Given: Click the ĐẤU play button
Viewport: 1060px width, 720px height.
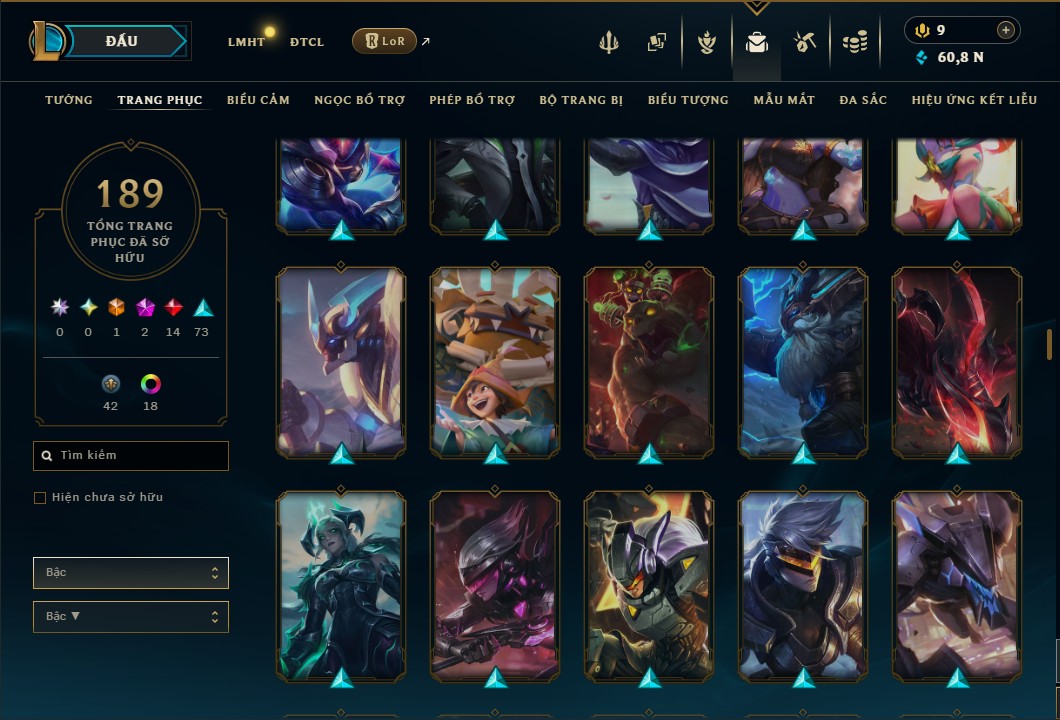Looking at the screenshot, I should [x=122, y=41].
